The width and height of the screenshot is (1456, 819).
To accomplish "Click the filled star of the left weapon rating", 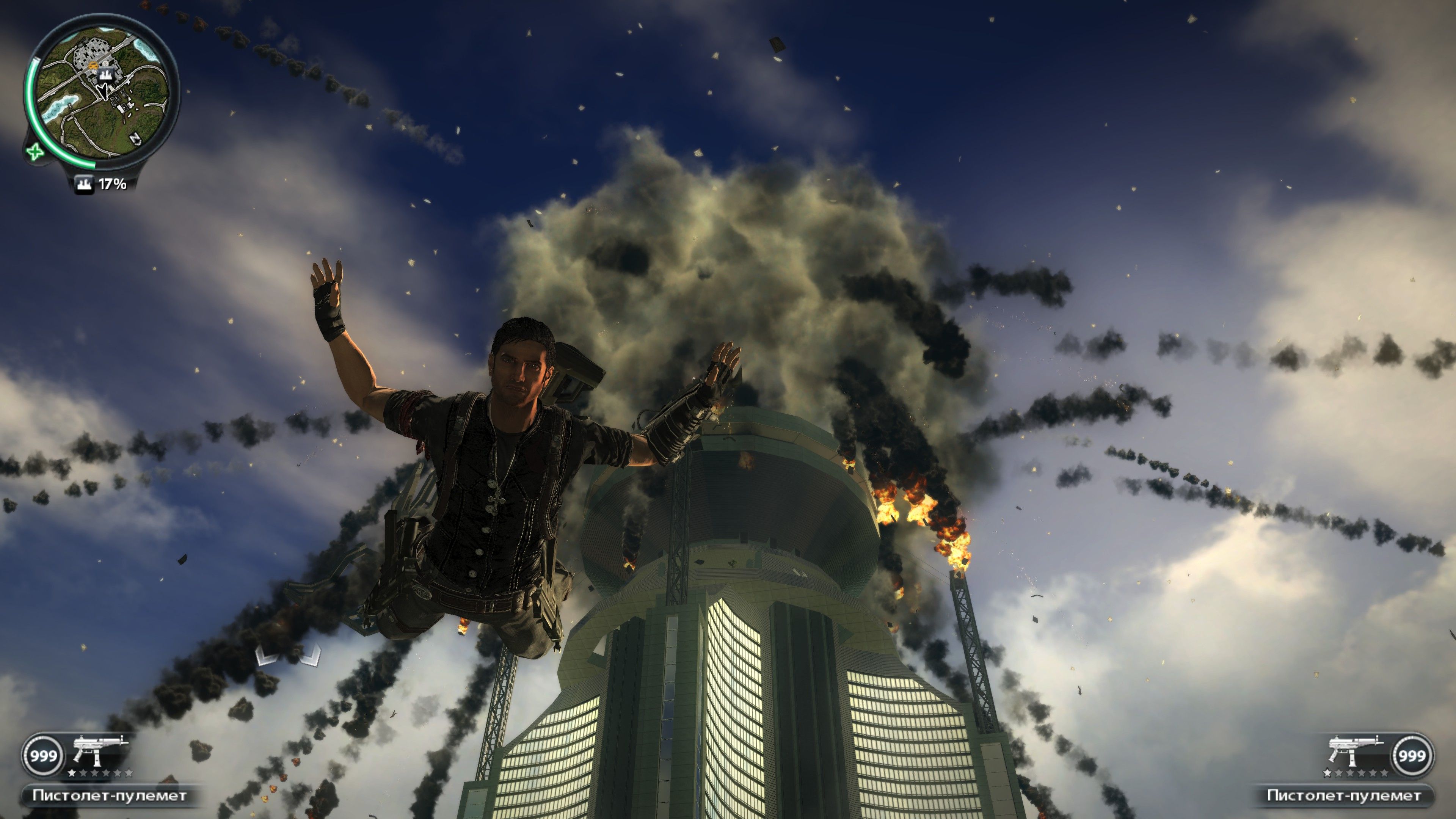I will click(72, 773).
